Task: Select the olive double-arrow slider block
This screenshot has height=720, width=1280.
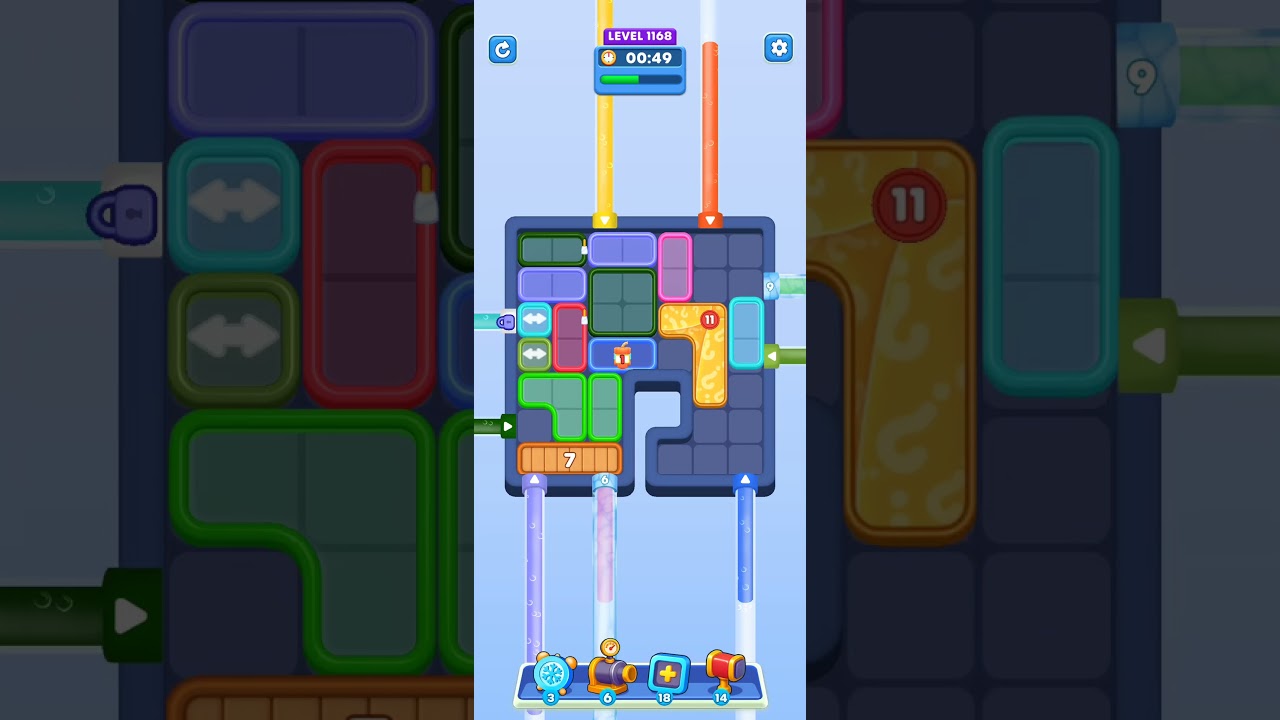Action: (535, 354)
